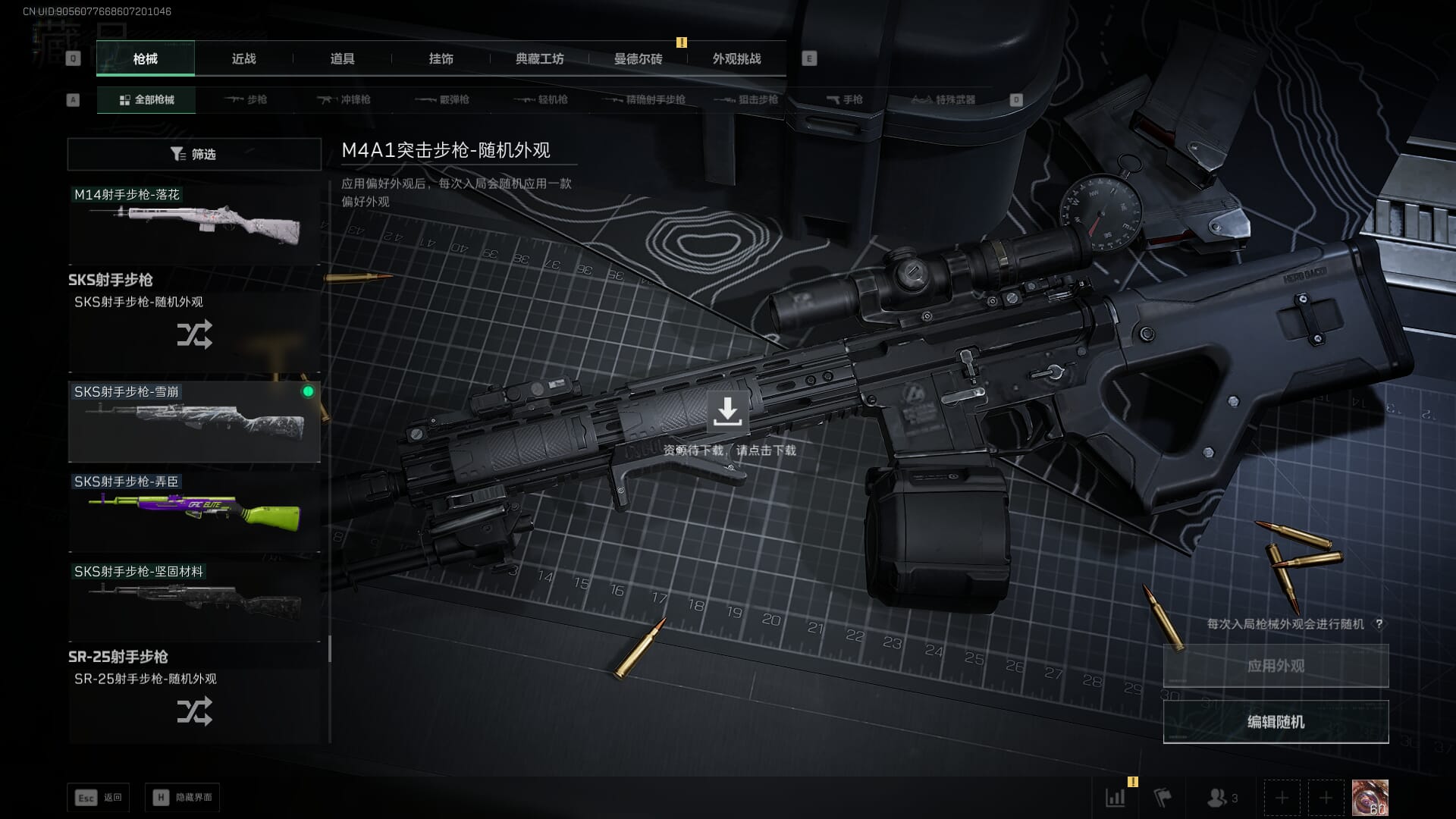Open the 筛选 filter options
Viewport: 1456px width, 819px height.
[194, 154]
